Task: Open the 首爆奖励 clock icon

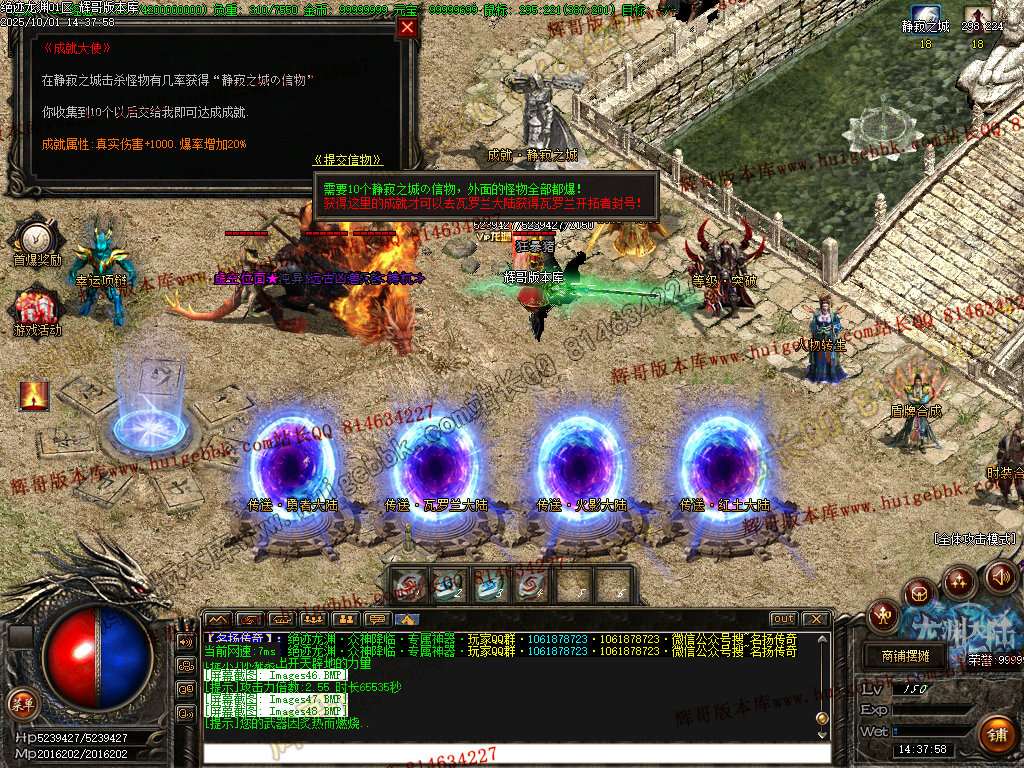Action: coord(37,238)
